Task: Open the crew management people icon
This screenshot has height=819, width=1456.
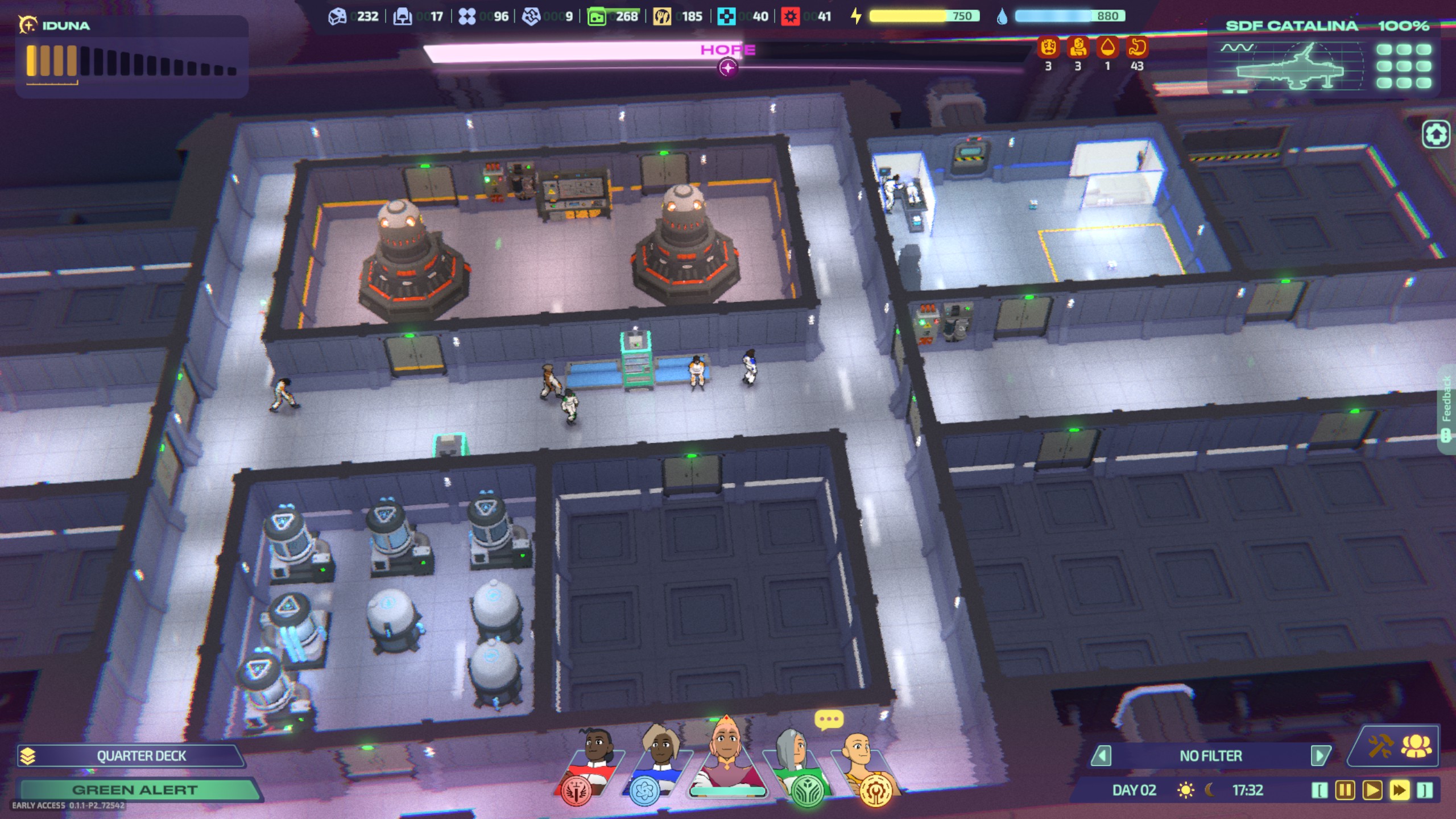Action: coord(1416,746)
